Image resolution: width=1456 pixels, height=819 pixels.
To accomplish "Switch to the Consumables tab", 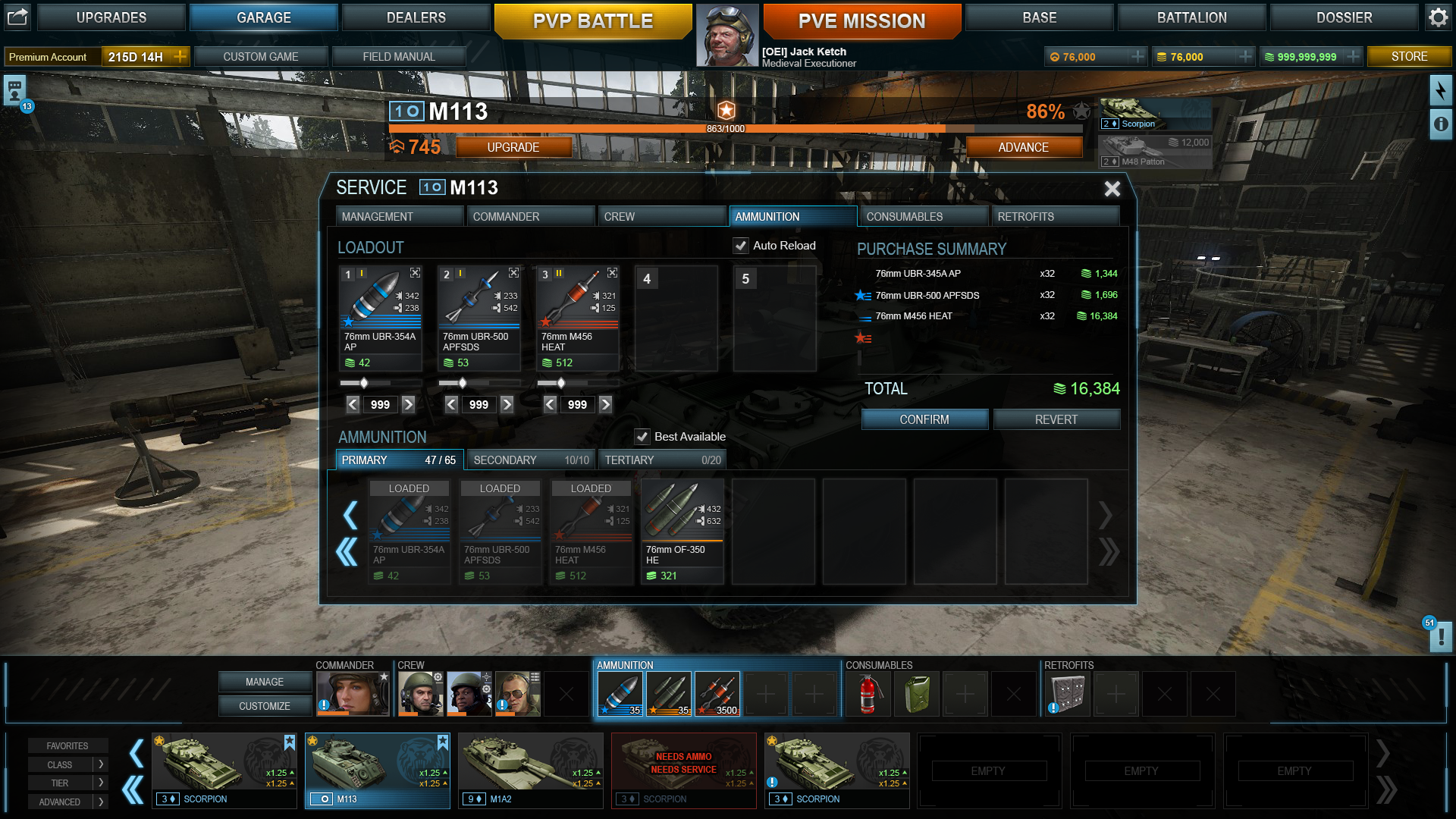I will tap(923, 217).
